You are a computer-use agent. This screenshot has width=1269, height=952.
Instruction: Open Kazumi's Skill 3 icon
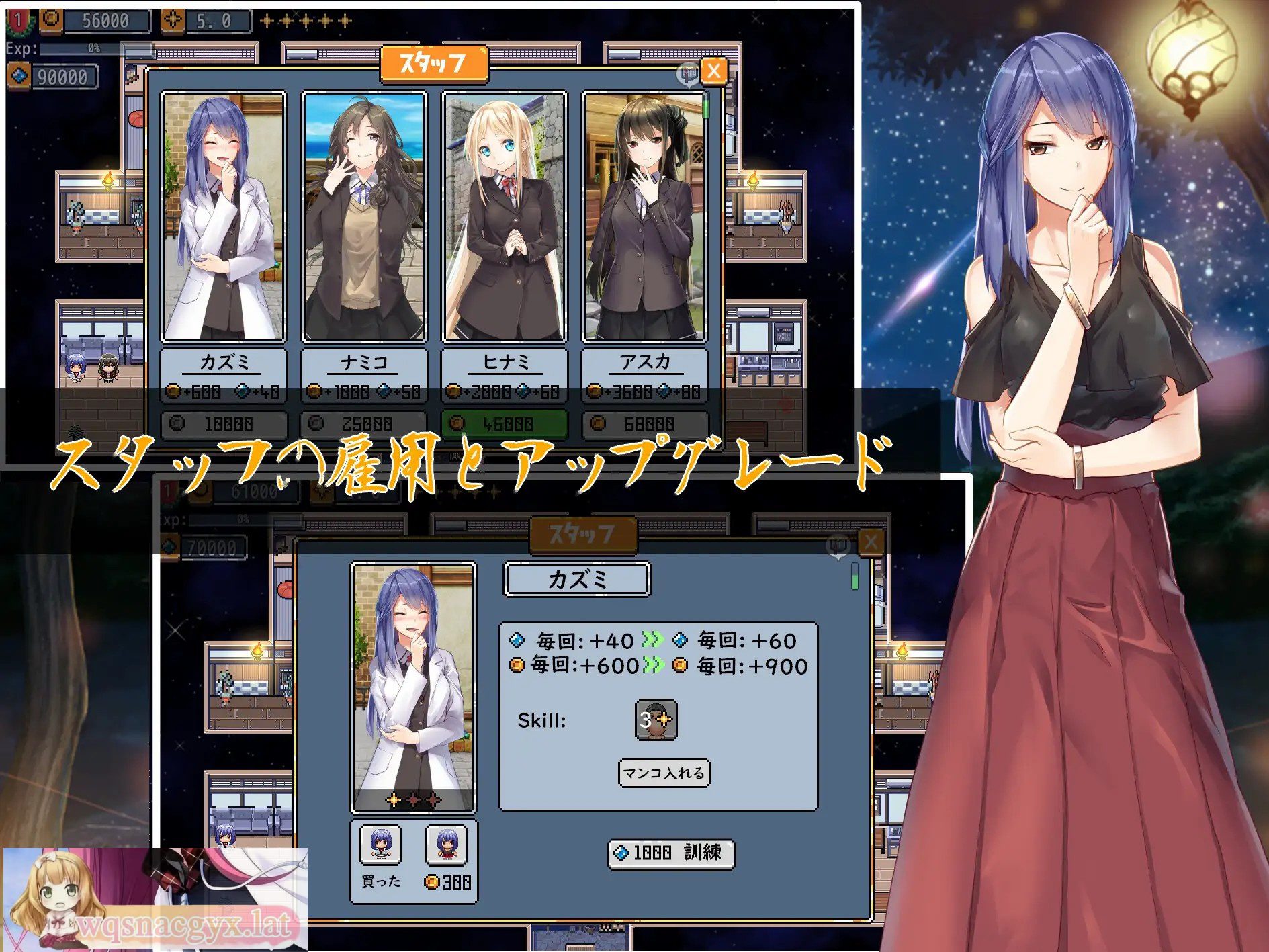655,721
